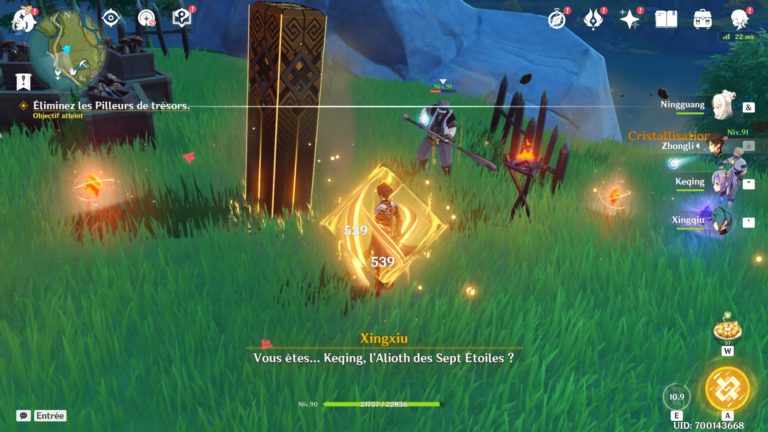Viewport: 768px width, 432px height.
Task: Open the character screen icon
Action: 740,19
